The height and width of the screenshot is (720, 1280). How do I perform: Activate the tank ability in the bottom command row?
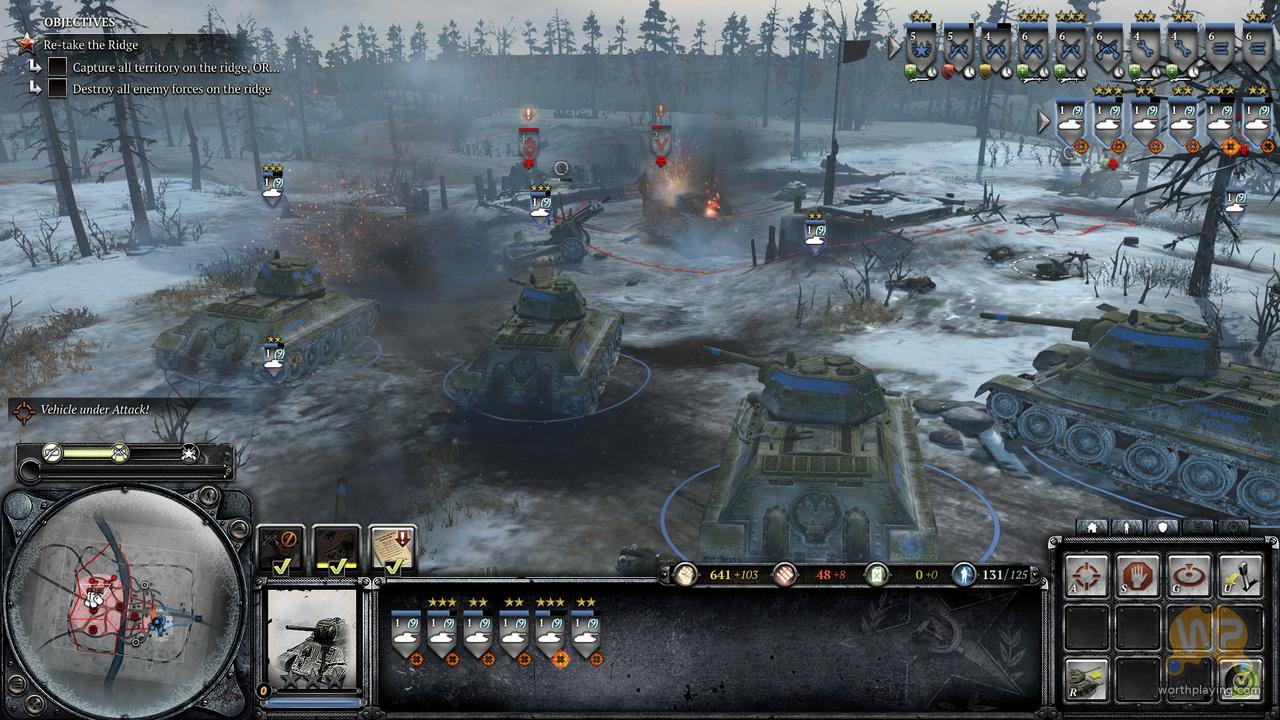pyautogui.click(x=1086, y=679)
